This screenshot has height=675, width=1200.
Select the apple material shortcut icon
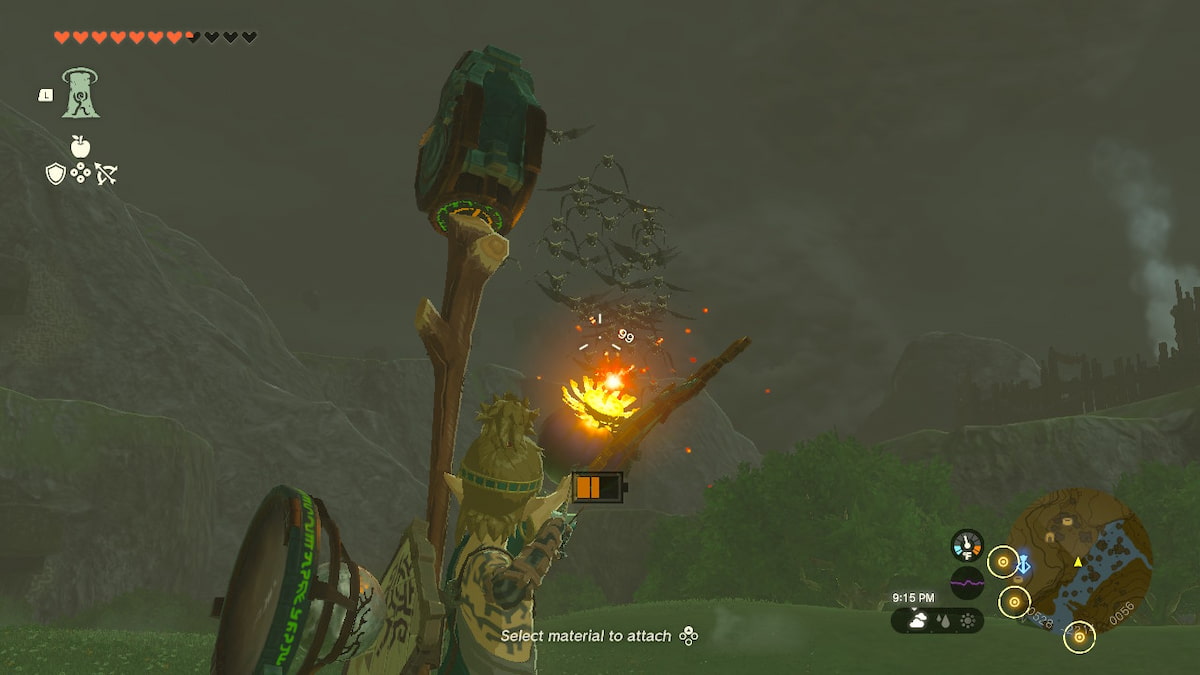tap(80, 146)
